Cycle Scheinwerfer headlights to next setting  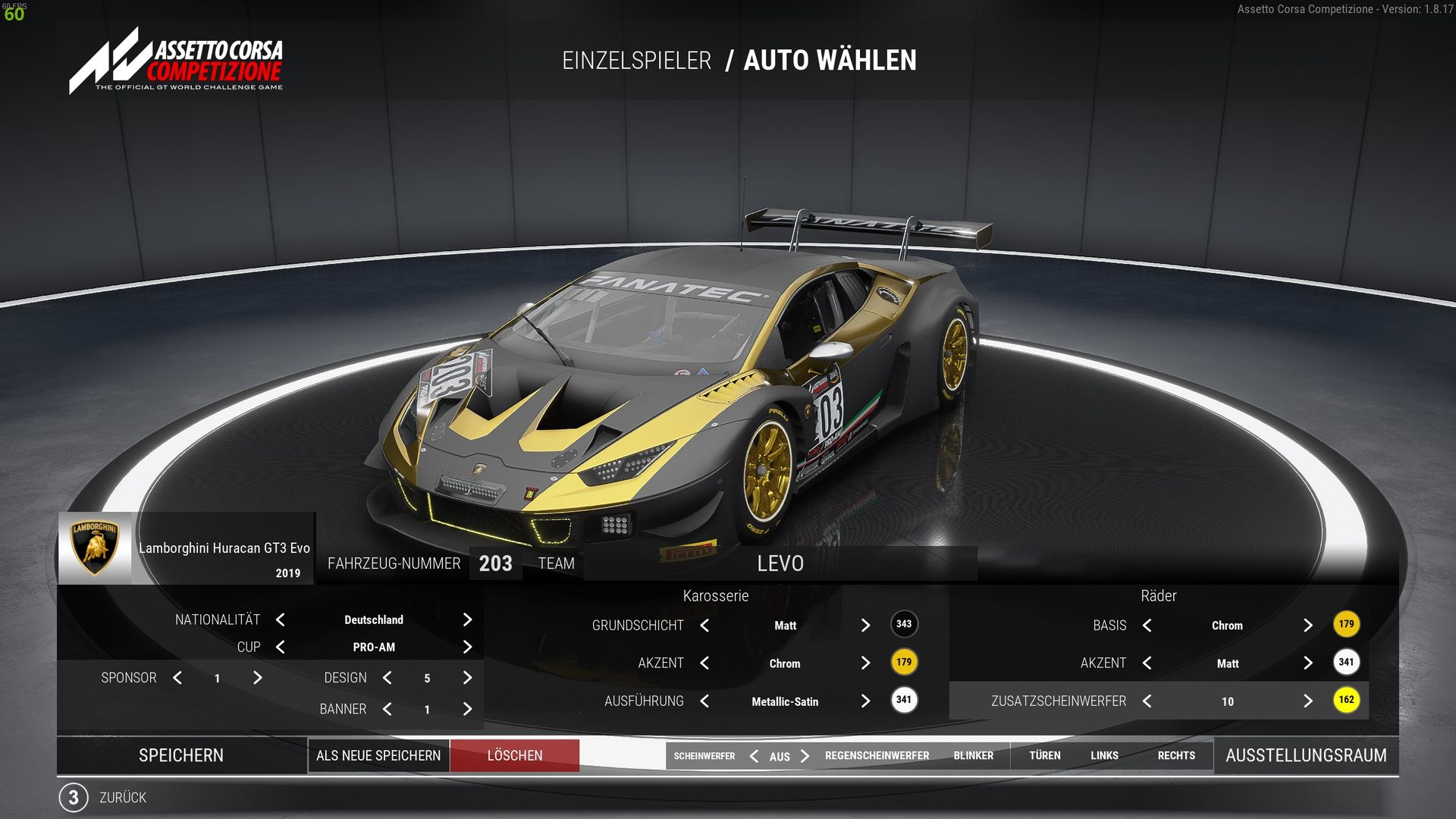point(805,756)
